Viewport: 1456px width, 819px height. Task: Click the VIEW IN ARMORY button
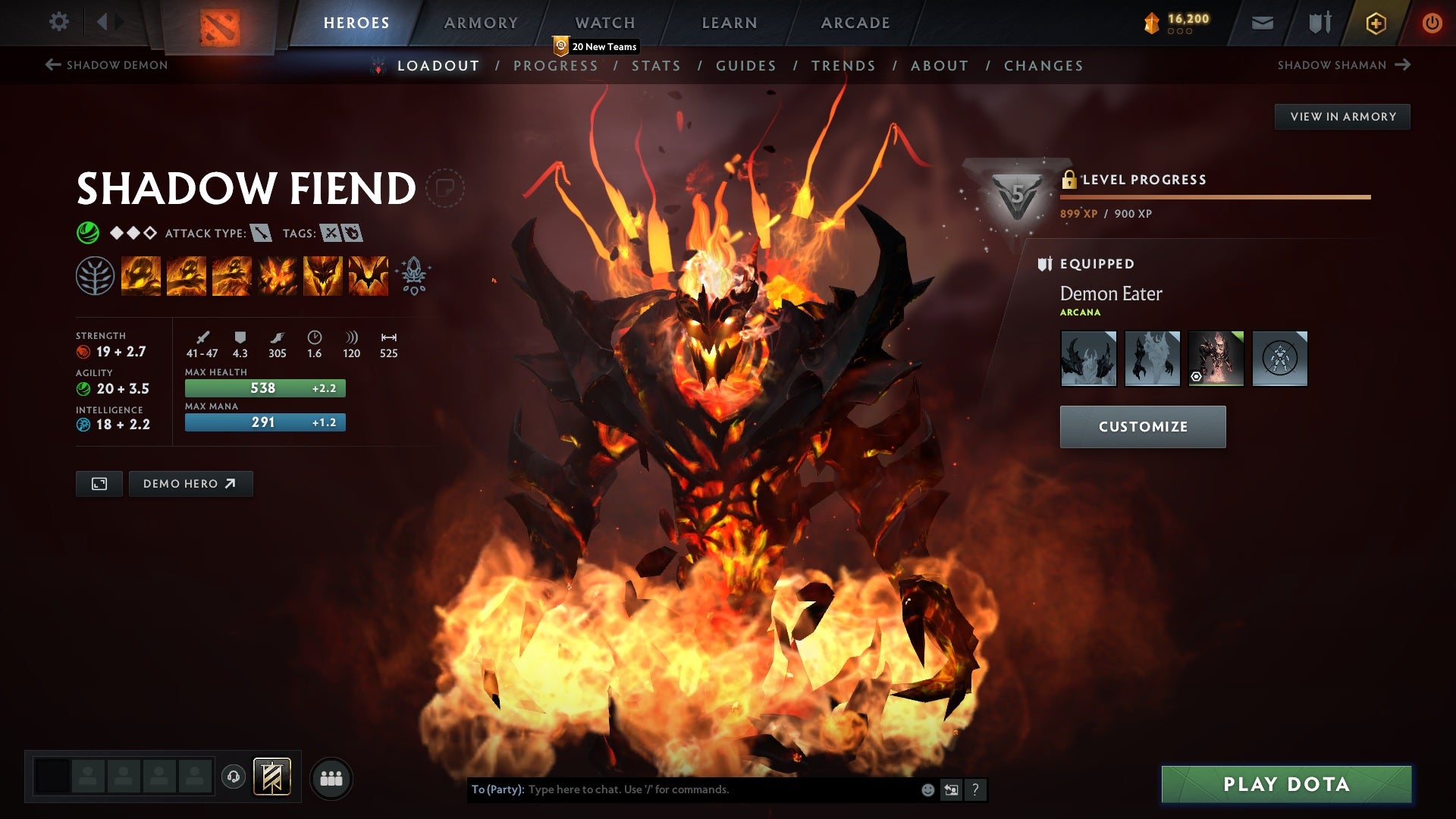click(x=1342, y=116)
